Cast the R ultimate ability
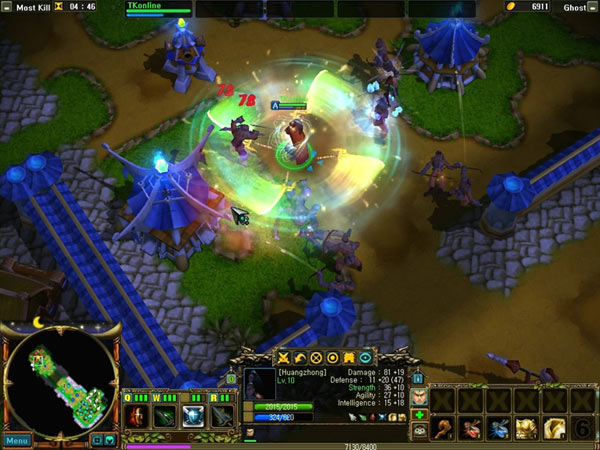 click(221, 416)
